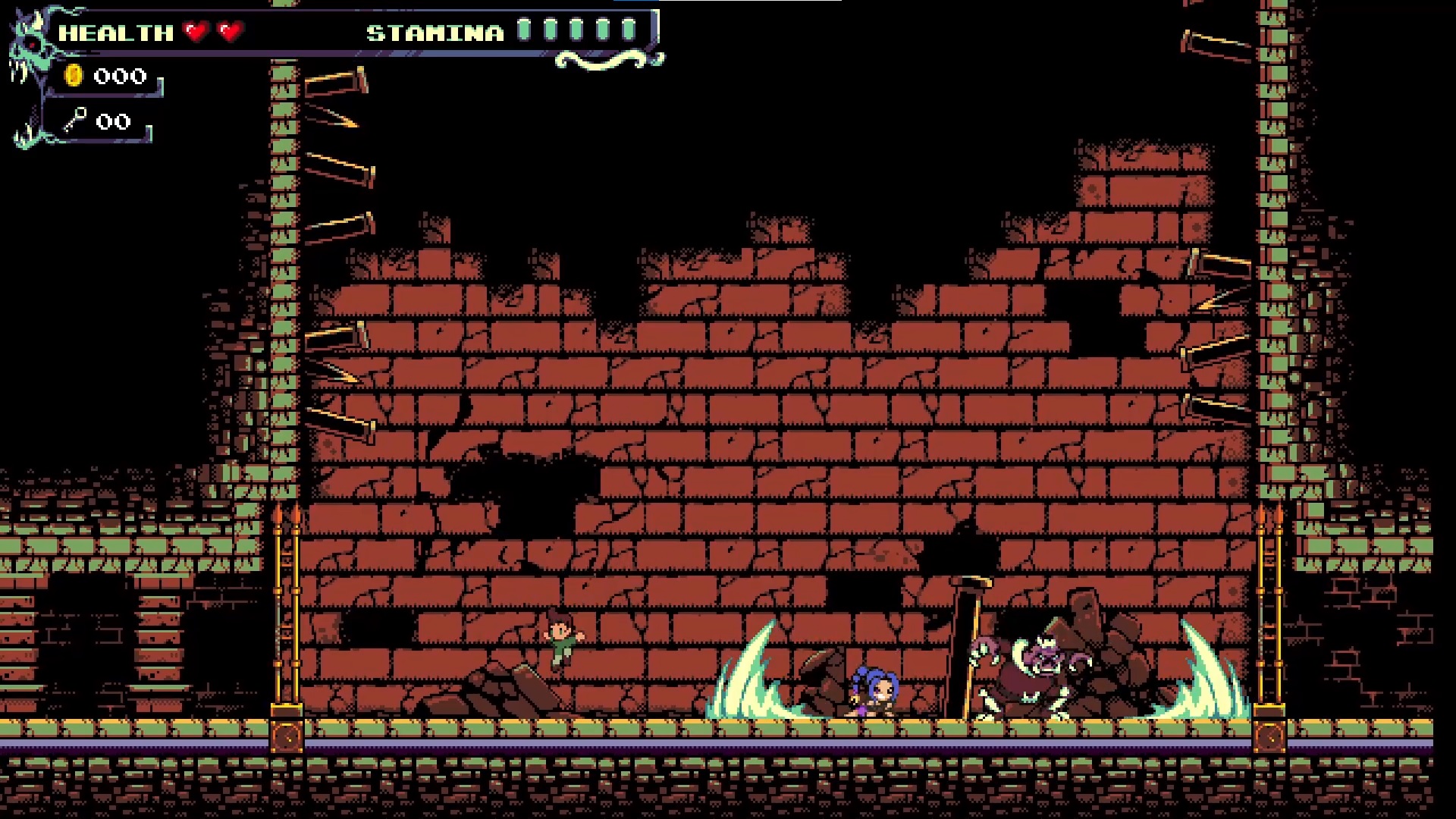Select the coin counter reading 000
This screenshot has width=1456, height=819.
(119, 76)
